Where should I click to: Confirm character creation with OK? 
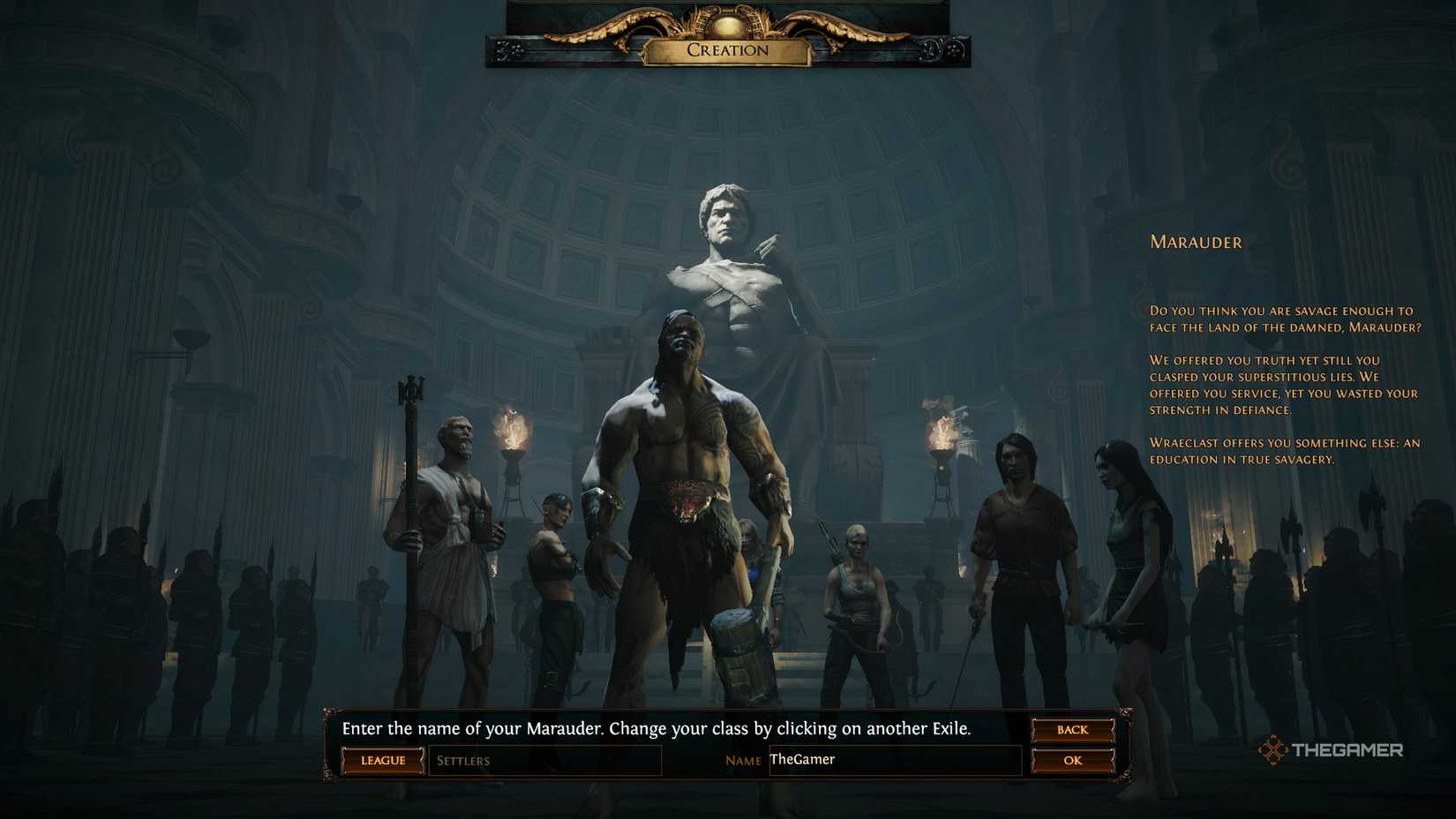point(1072,760)
